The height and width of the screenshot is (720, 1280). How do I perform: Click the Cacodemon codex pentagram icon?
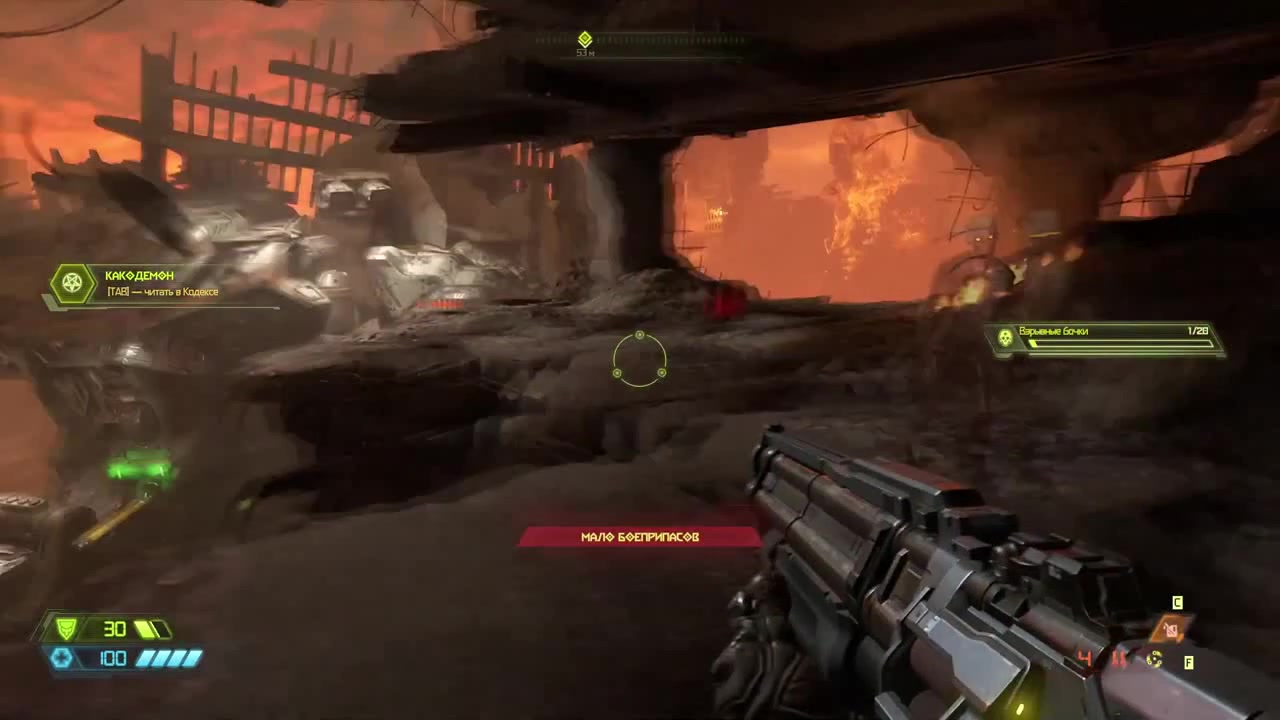click(x=71, y=284)
